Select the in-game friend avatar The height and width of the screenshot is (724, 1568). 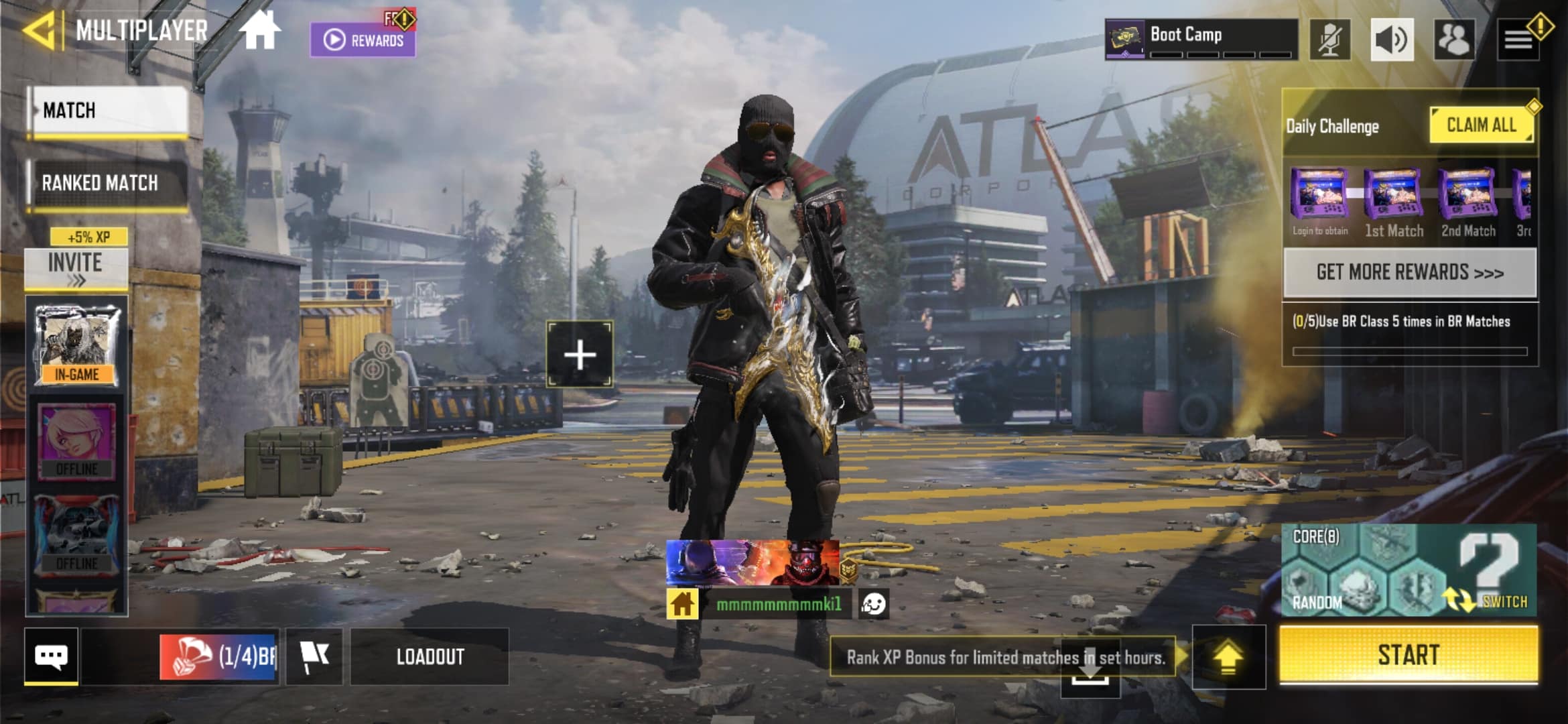click(77, 345)
